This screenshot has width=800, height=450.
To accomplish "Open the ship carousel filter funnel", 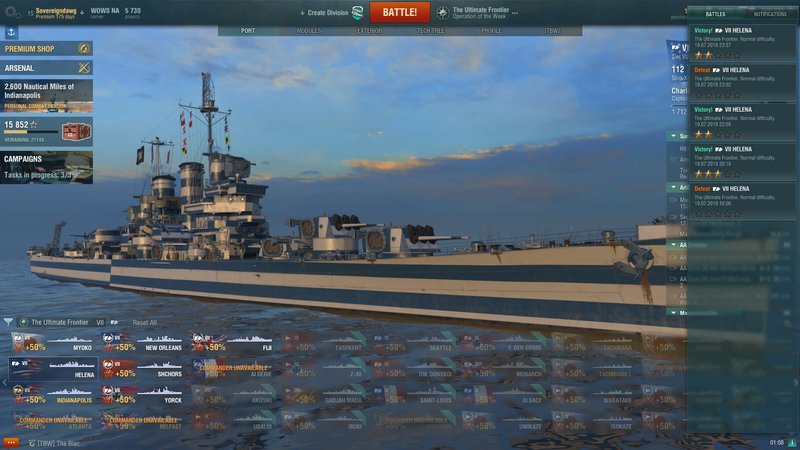I will [x=9, y=323].
